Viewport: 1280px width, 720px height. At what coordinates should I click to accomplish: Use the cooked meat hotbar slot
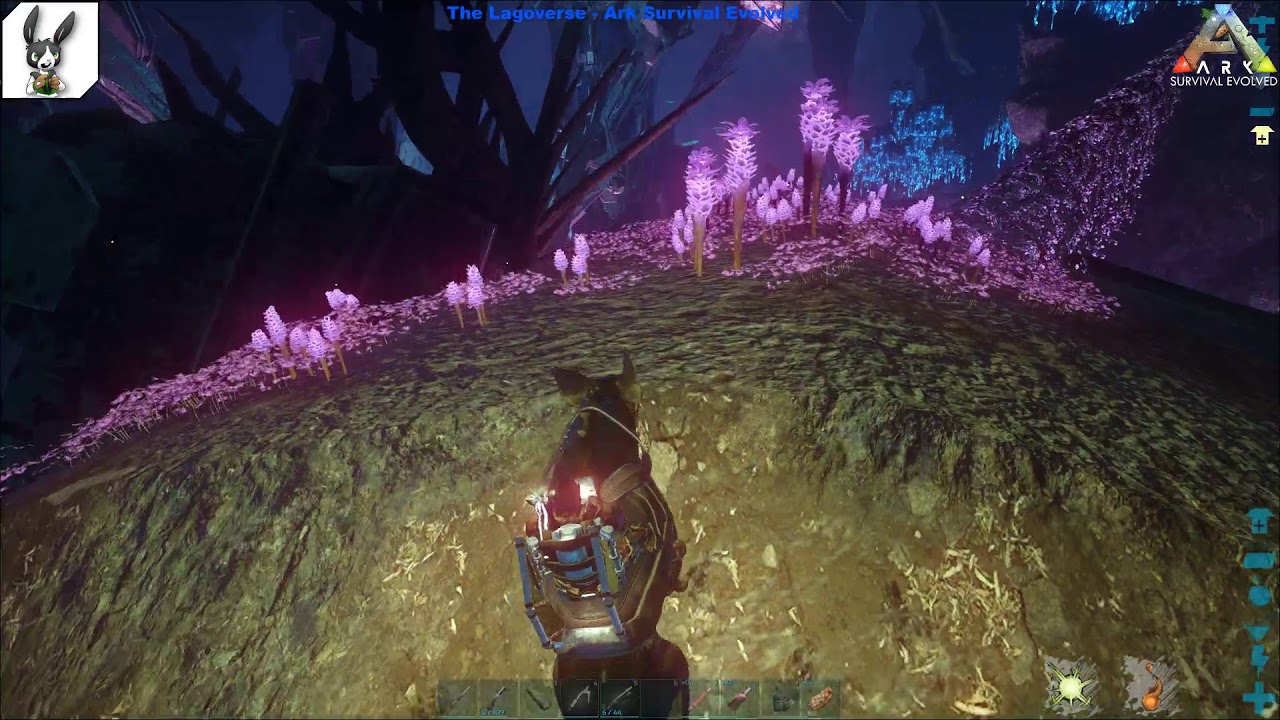822,697
